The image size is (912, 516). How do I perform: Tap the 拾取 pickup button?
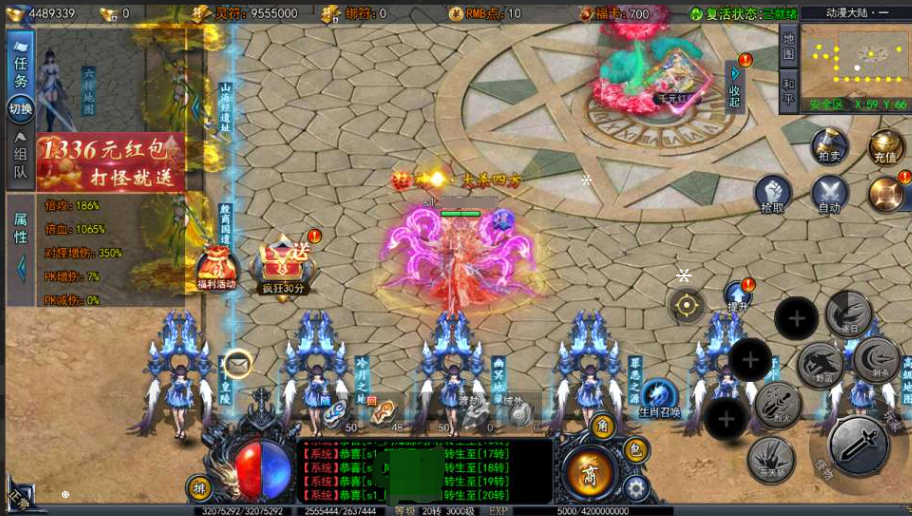coord(772,193)
